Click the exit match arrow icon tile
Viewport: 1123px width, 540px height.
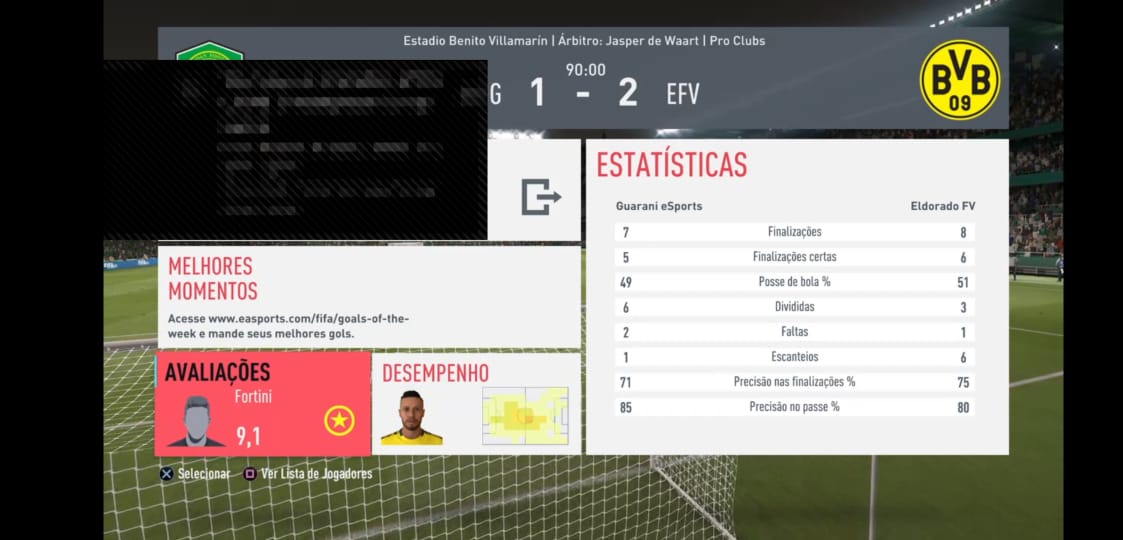point(540,196)
